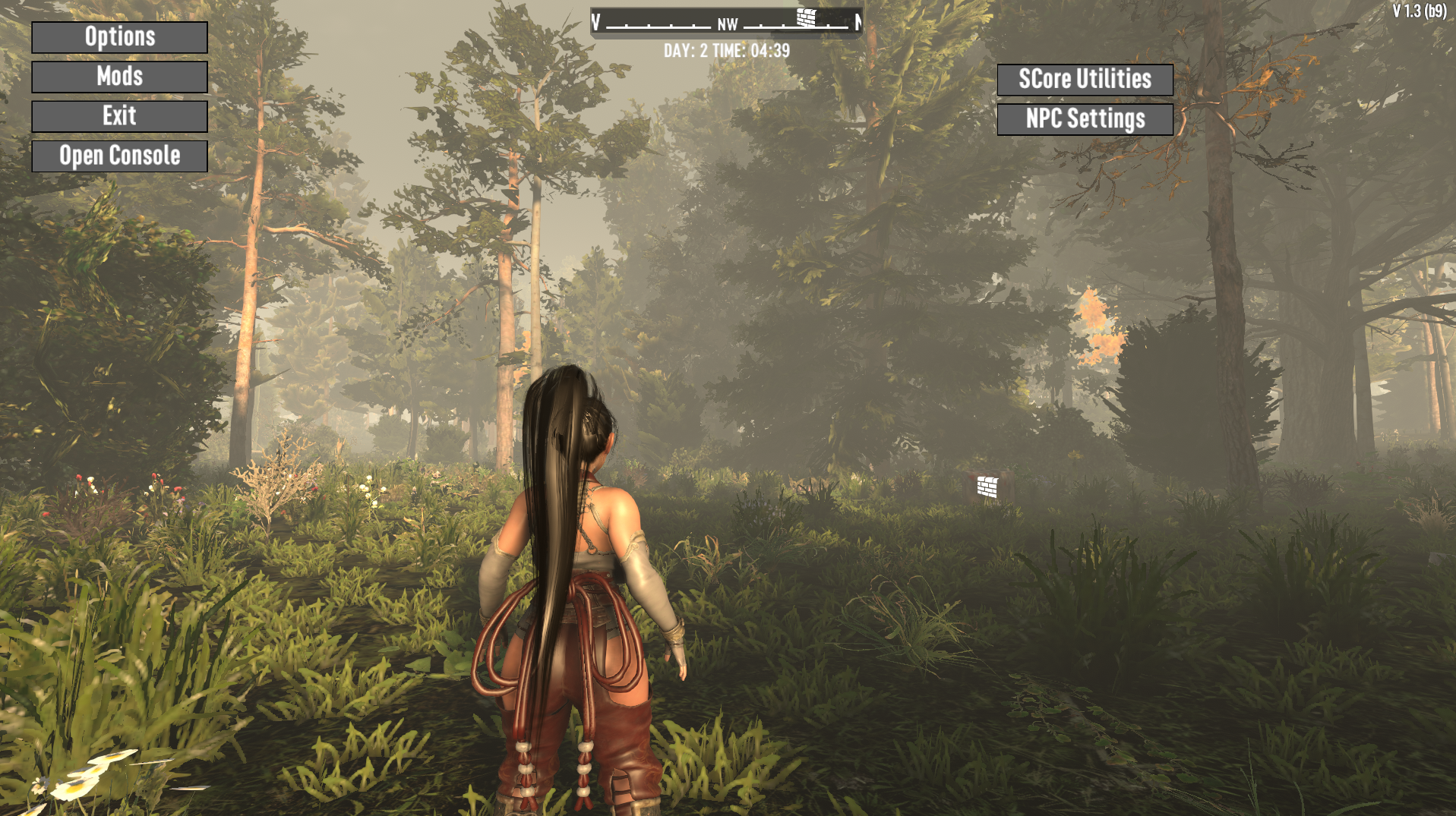The image size is (1456, 816).
Task: Open SCore Utilities
Action: point(1085,80)
